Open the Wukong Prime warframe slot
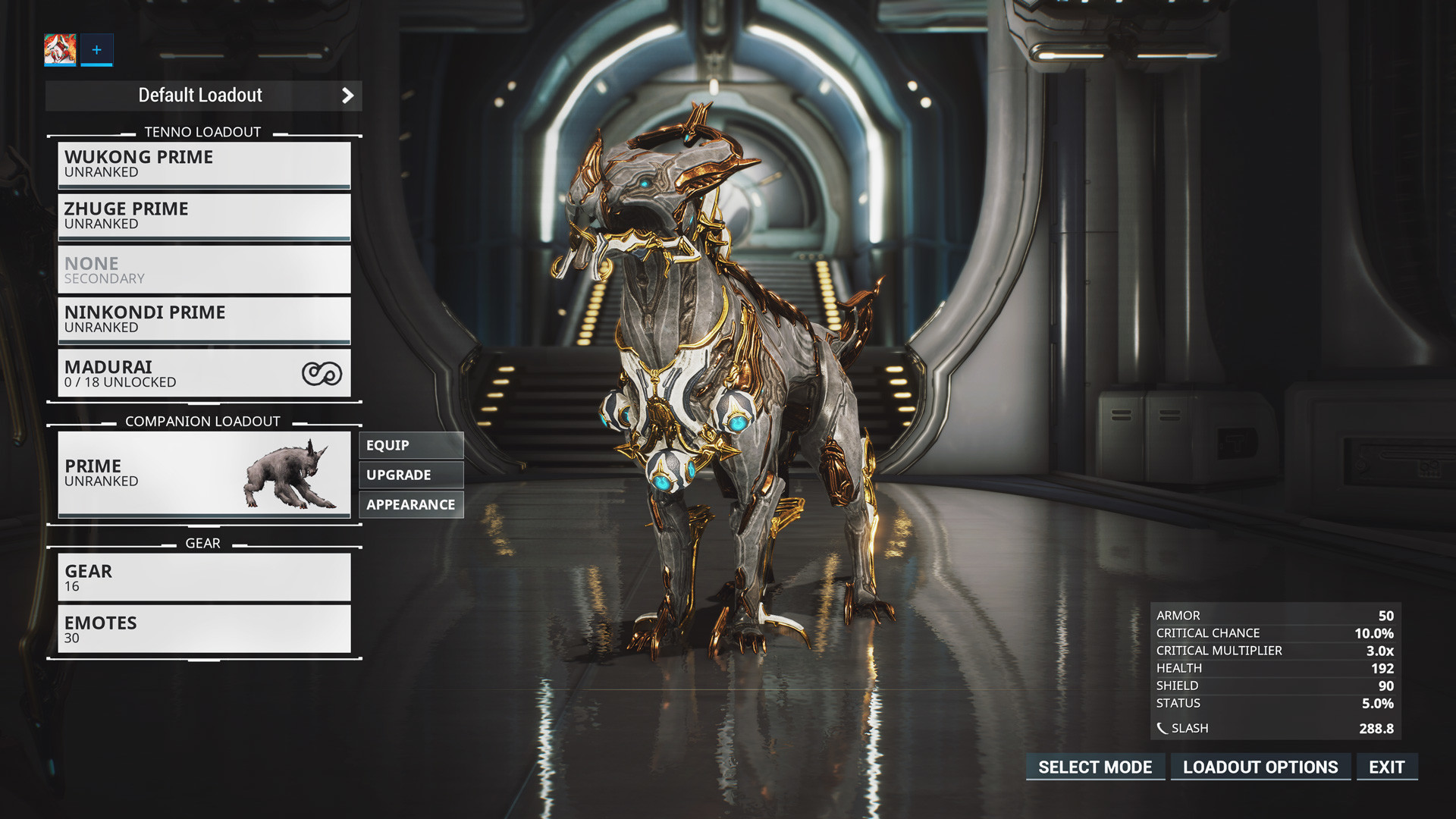The image size is (1456, 819). coord(203,164)
